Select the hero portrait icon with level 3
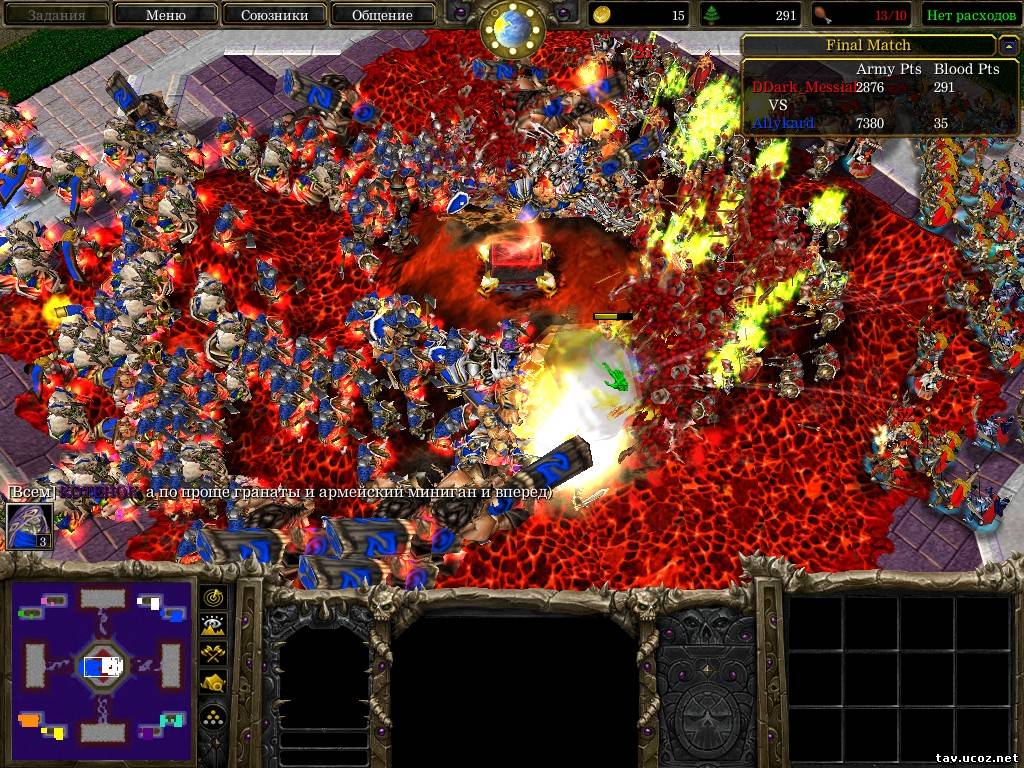 pos(29,526)
